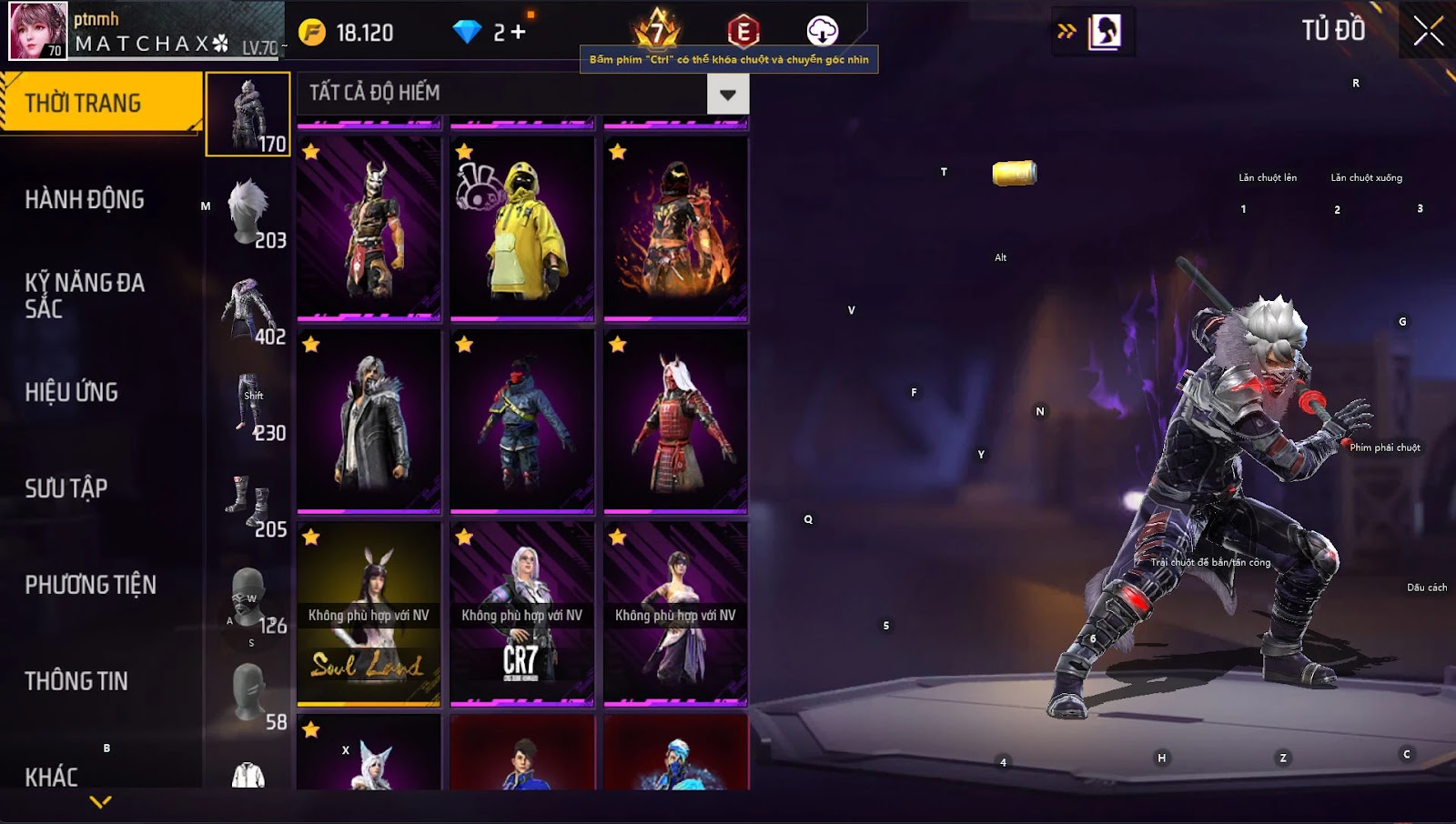The height and width of the screenshot is (824, 1456).
Task: Expand the Tất Cả Độ Hiếm rarity dropdown
Action: [x=727, y=94]
